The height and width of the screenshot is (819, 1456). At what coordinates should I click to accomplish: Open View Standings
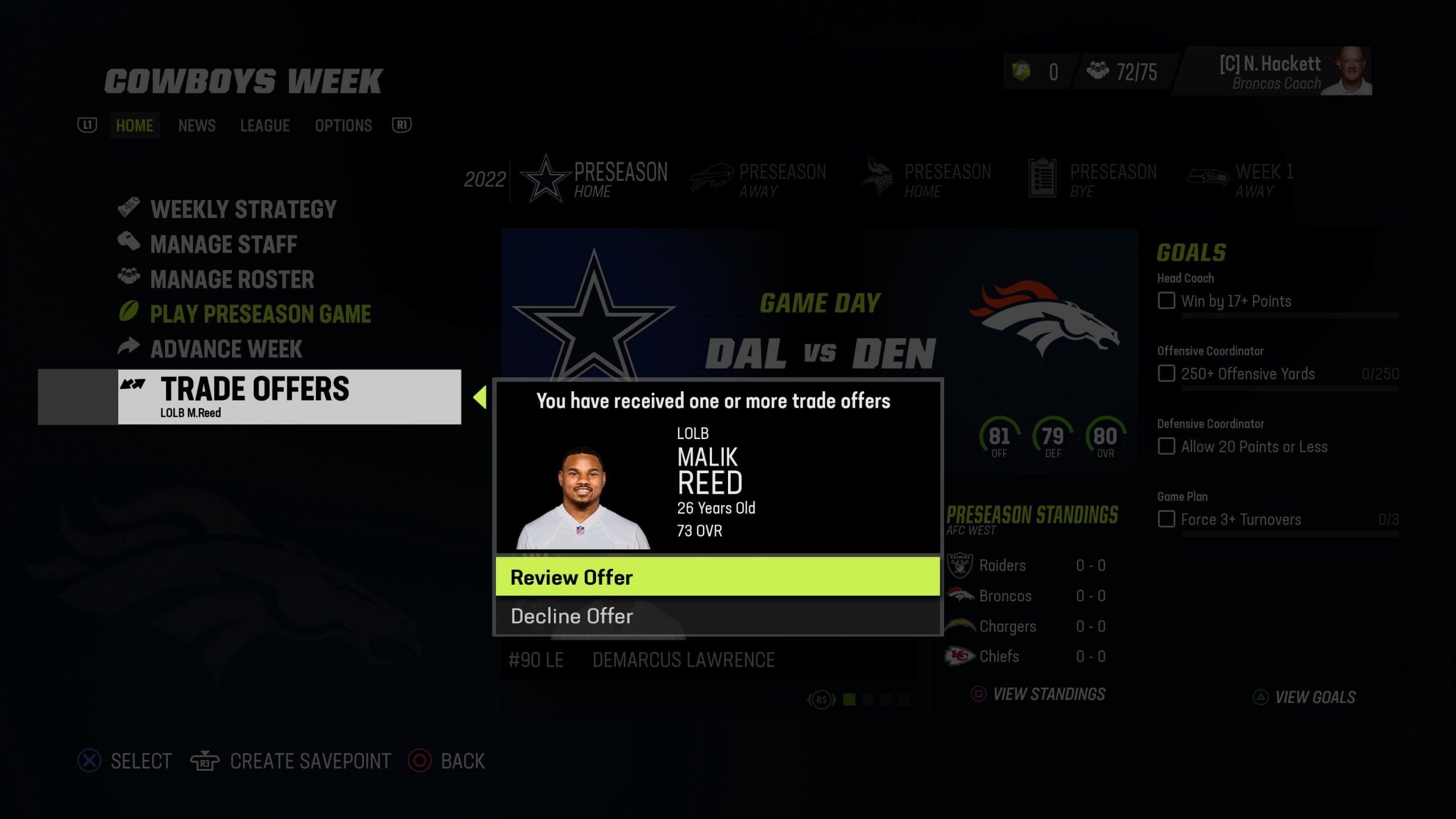[x=1048, y=694]
